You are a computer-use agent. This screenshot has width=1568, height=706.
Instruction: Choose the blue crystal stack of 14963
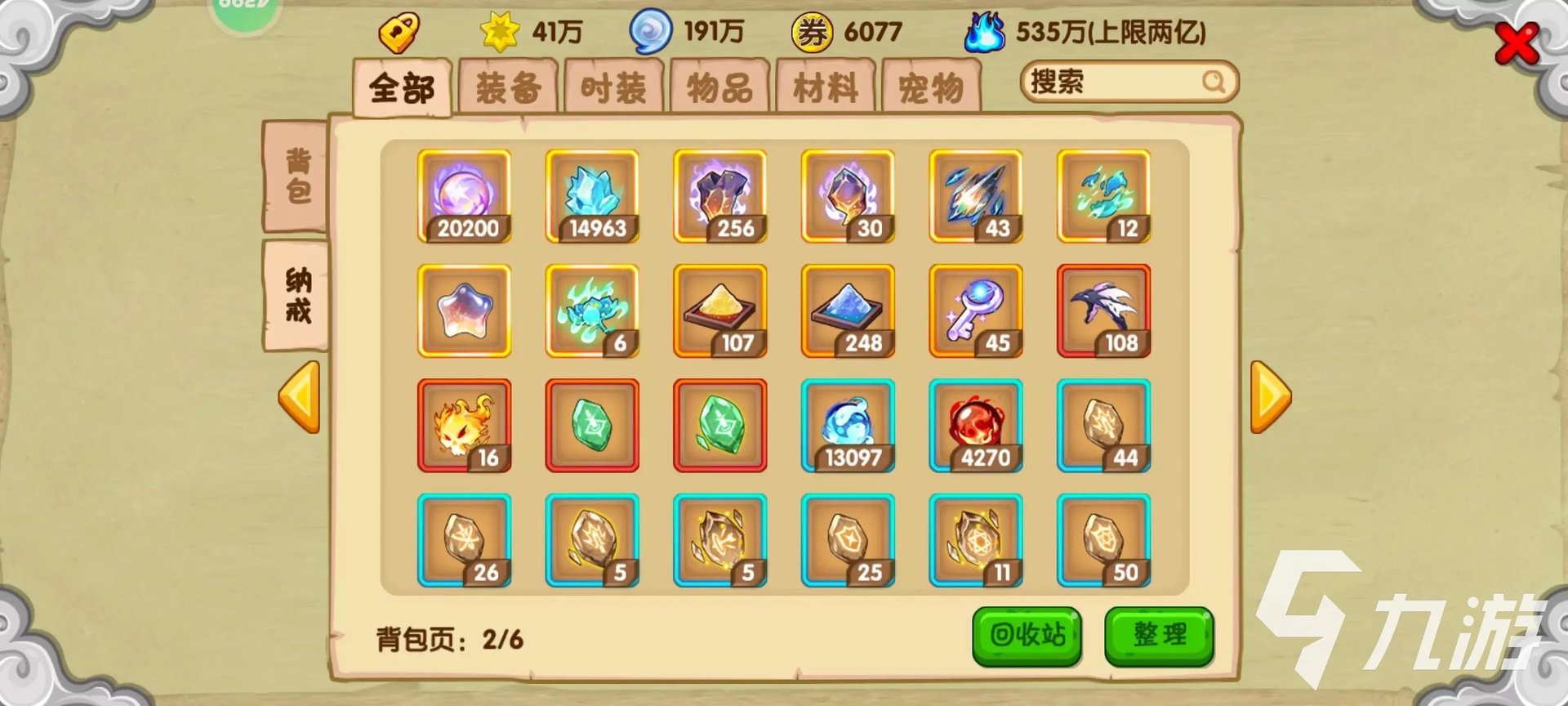(592, 196)
